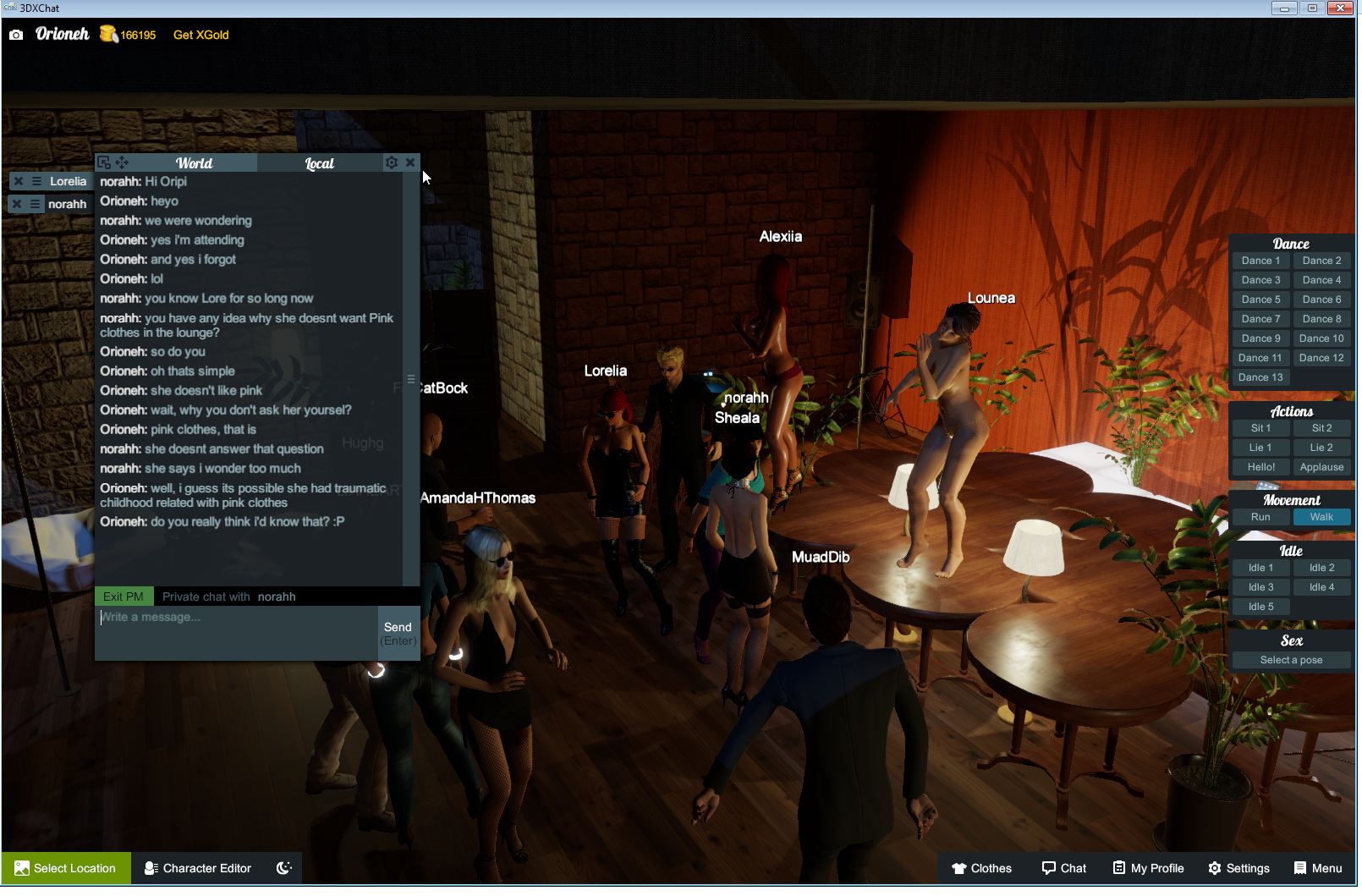Click Exit PM to leave private chat
This screenshot has height=896, width=1362.
123,596
